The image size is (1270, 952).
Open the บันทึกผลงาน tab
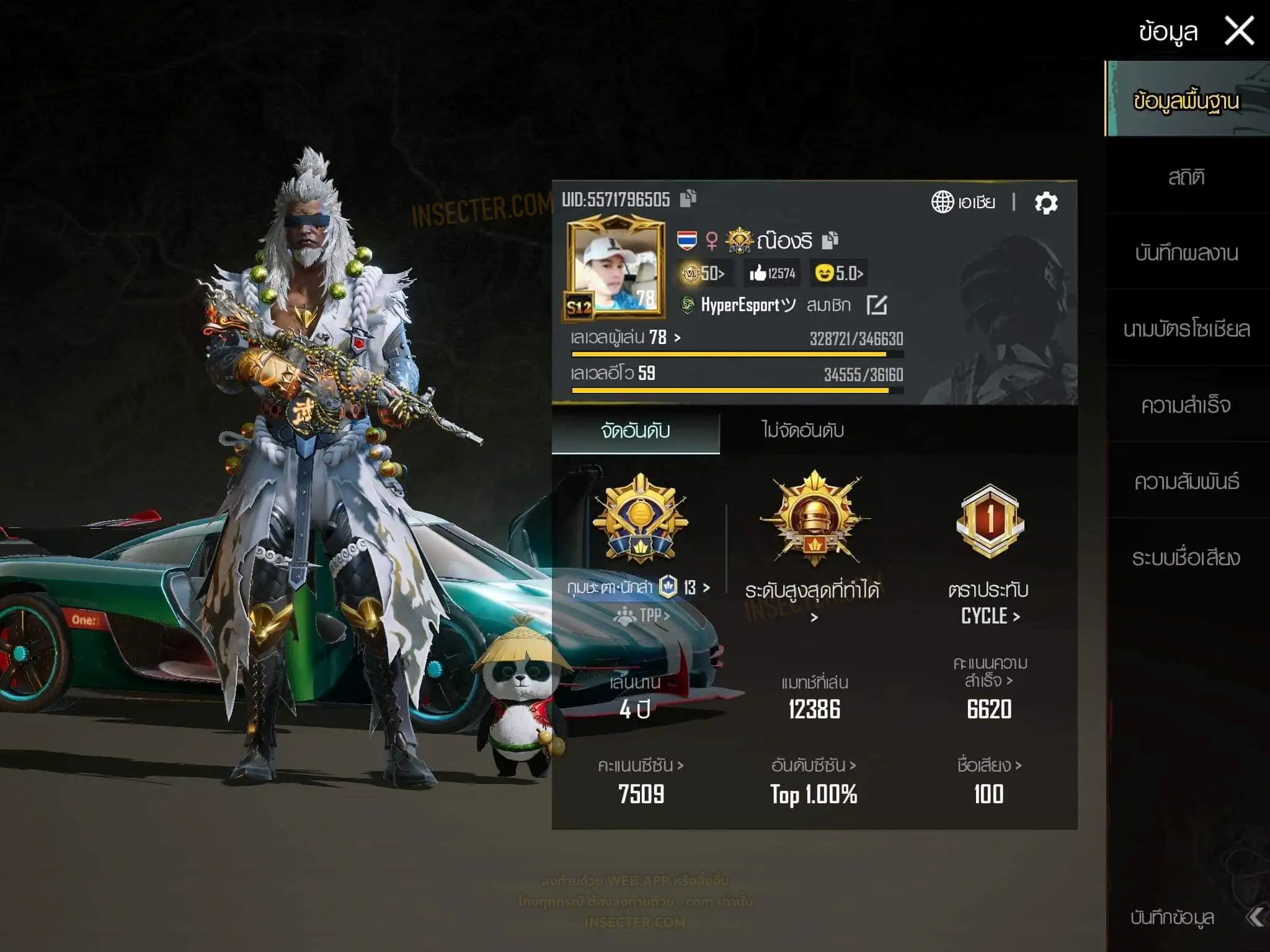tap(1186, 253)
